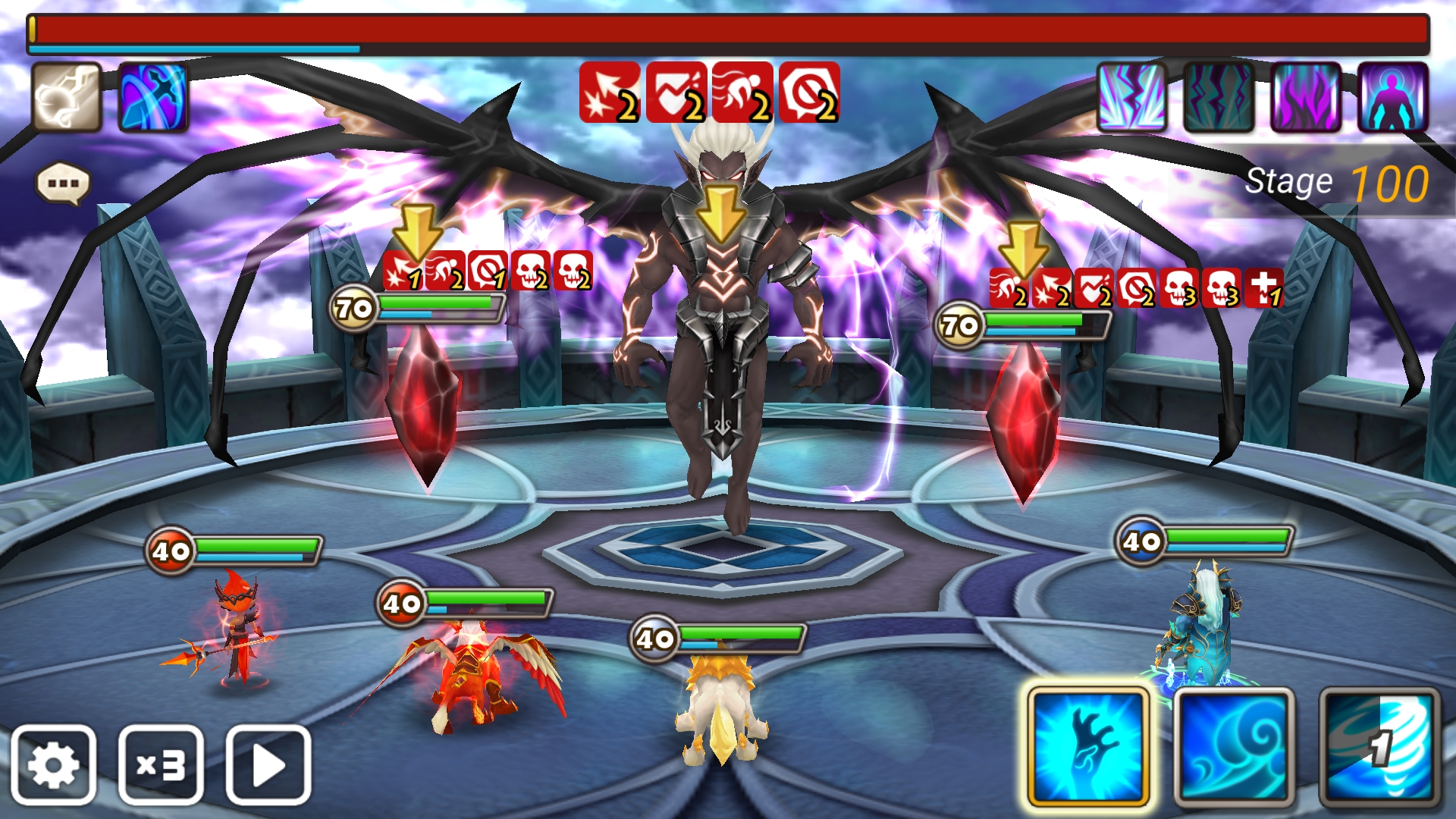Image resolution: width=1456 pixels, height=819 pixels.
Task: View the cyan silhouette boss skill icon
Action: (1392, 97)
